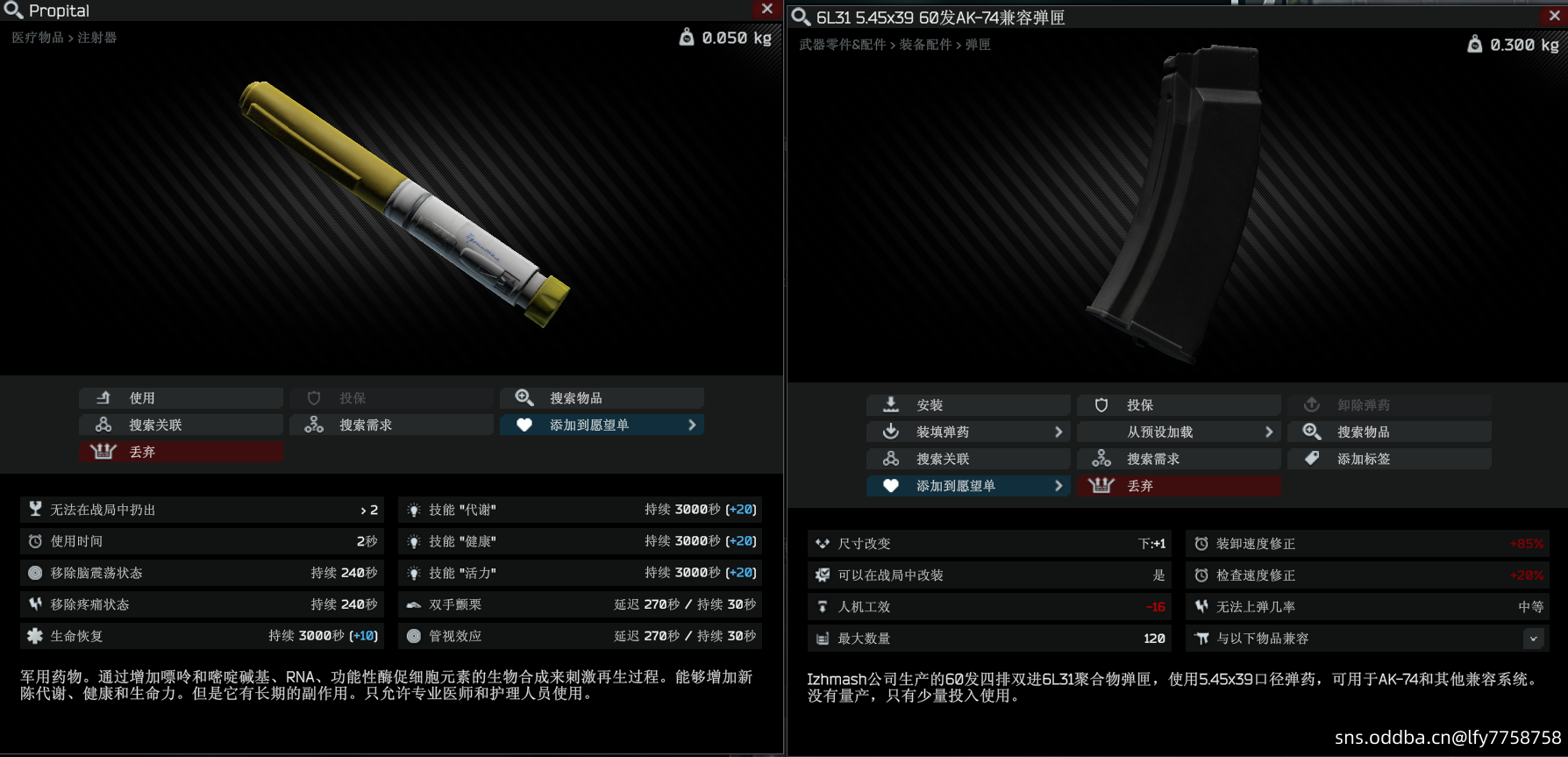Close the Propital inspection window
This screenshot has width=1568, height=757.
767,9
